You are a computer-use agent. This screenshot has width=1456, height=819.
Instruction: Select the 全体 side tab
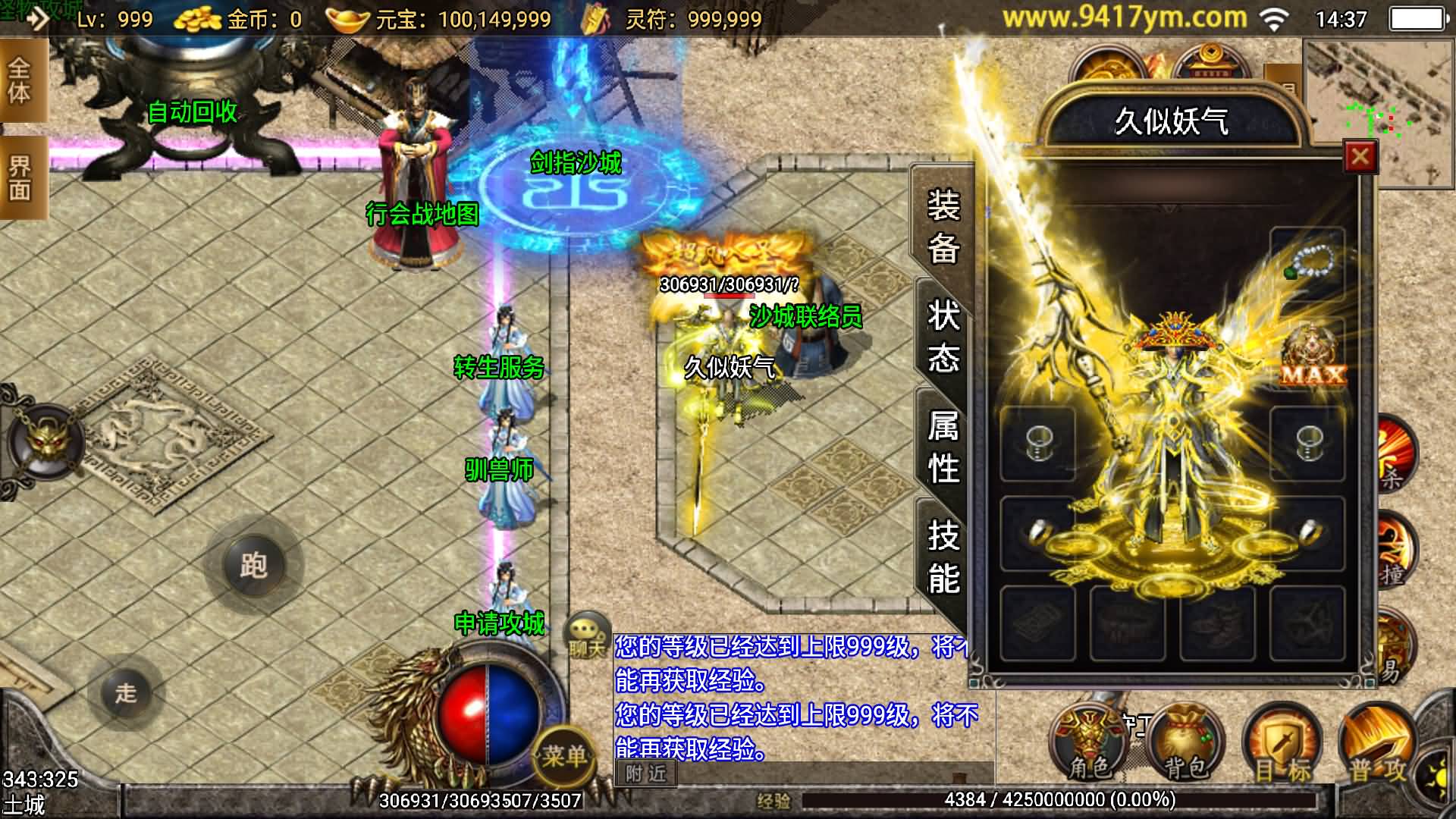point(20,80)
